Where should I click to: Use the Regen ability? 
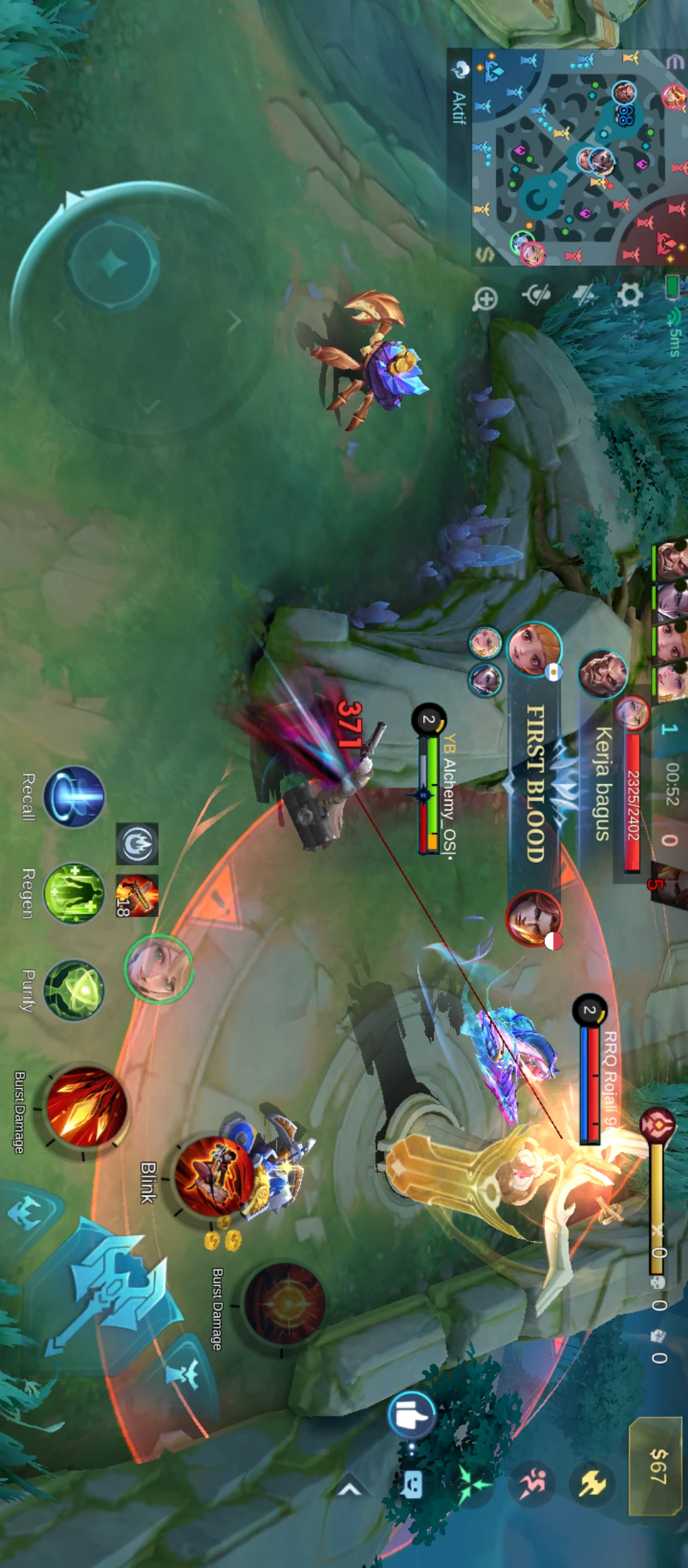74,893
